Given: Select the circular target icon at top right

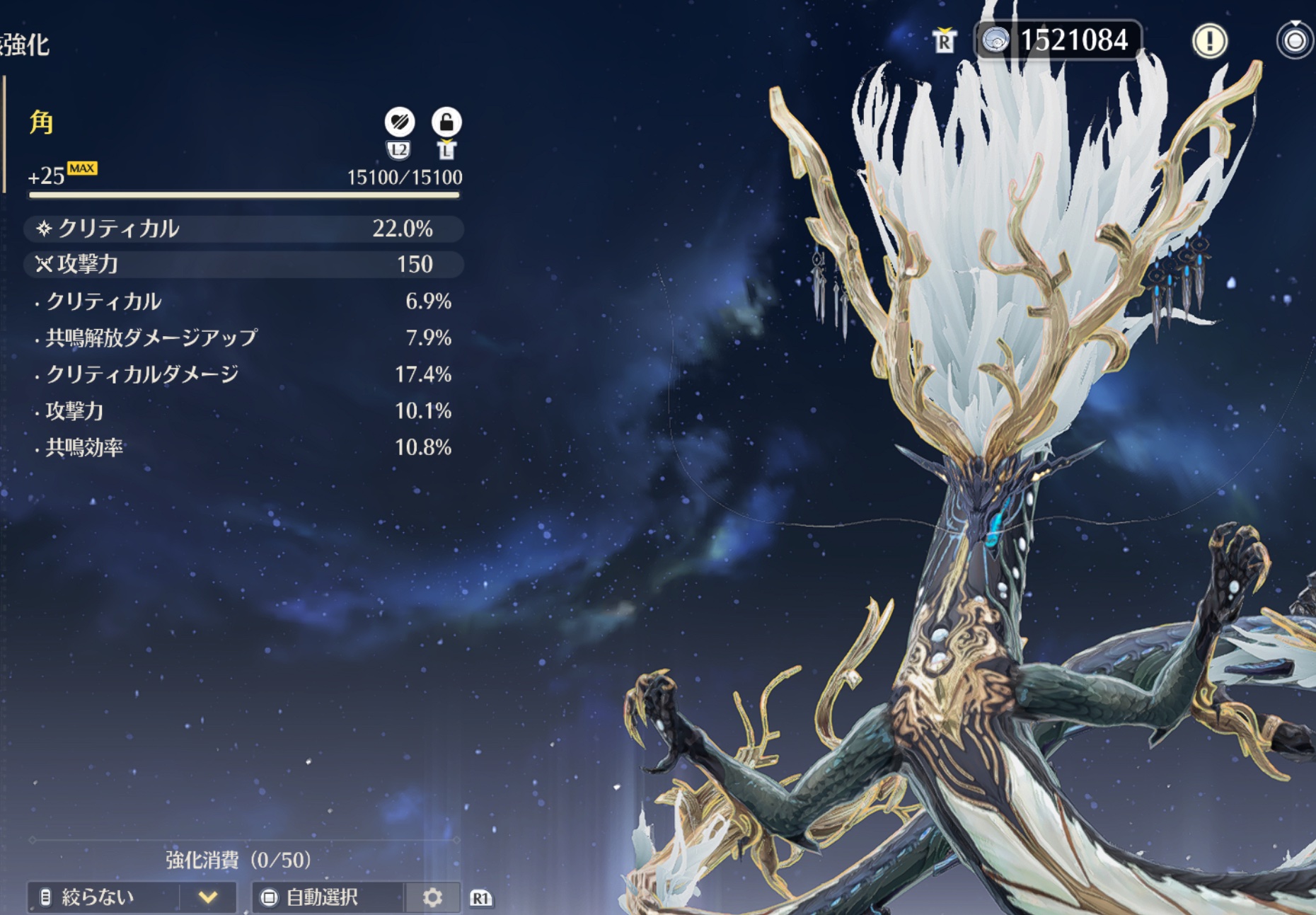Looking at the screenshot, I should pos(1295,41).
